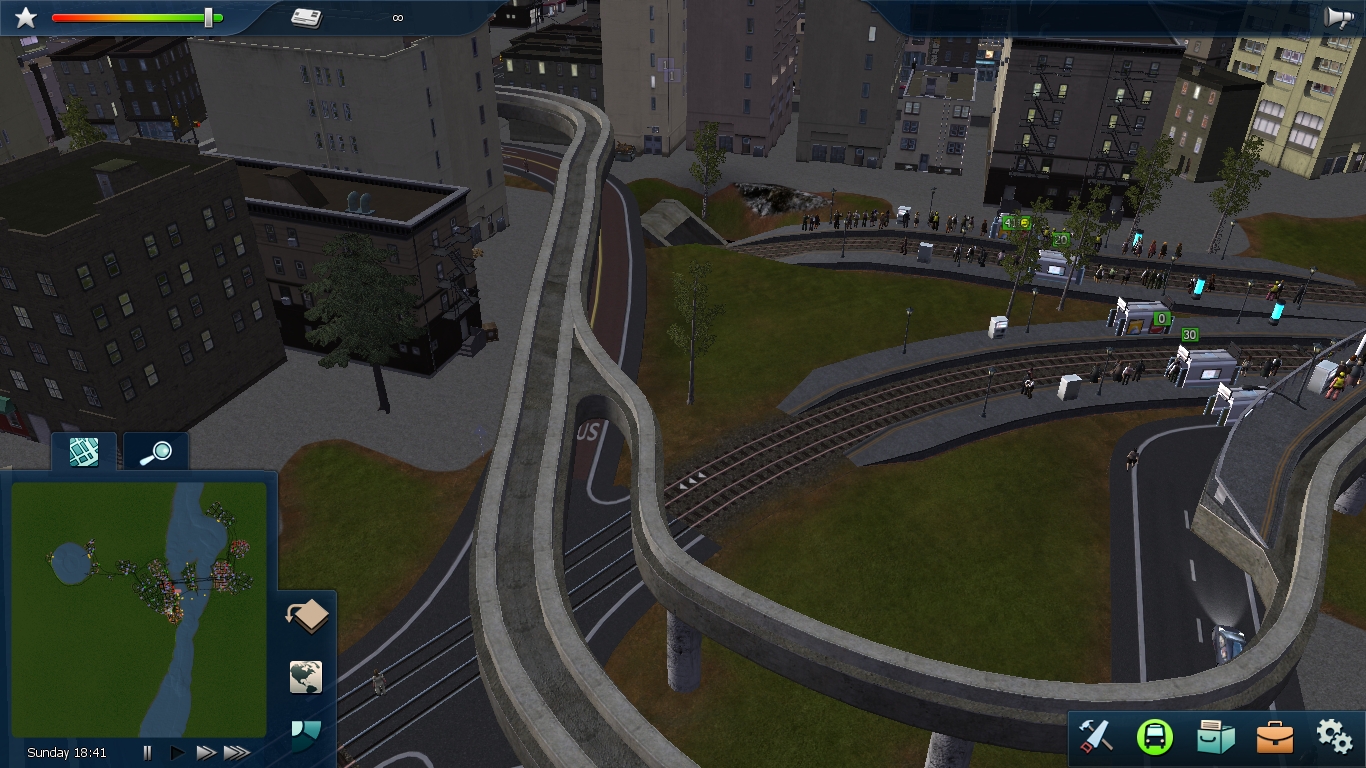
Task: Open the orange briefcase finances menu
Action: point(1274,737)
